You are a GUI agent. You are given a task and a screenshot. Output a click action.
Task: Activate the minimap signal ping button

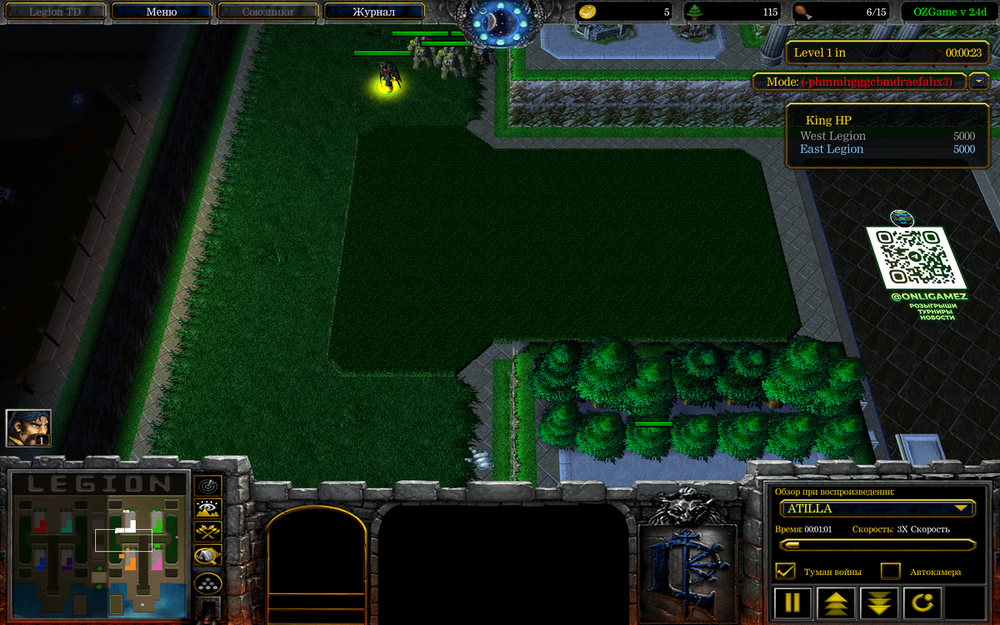pyautogui.click(x=208, y=485)
